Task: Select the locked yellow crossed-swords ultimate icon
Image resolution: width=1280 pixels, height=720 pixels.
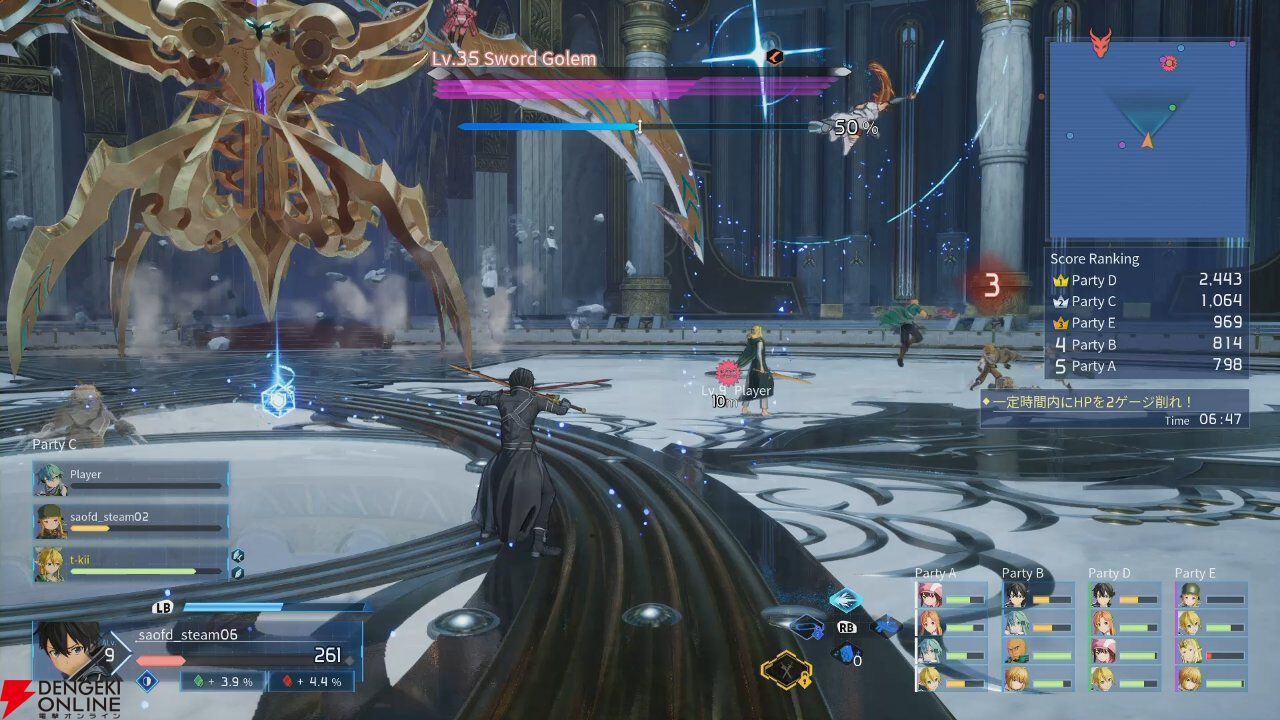Action: (785, 669)
